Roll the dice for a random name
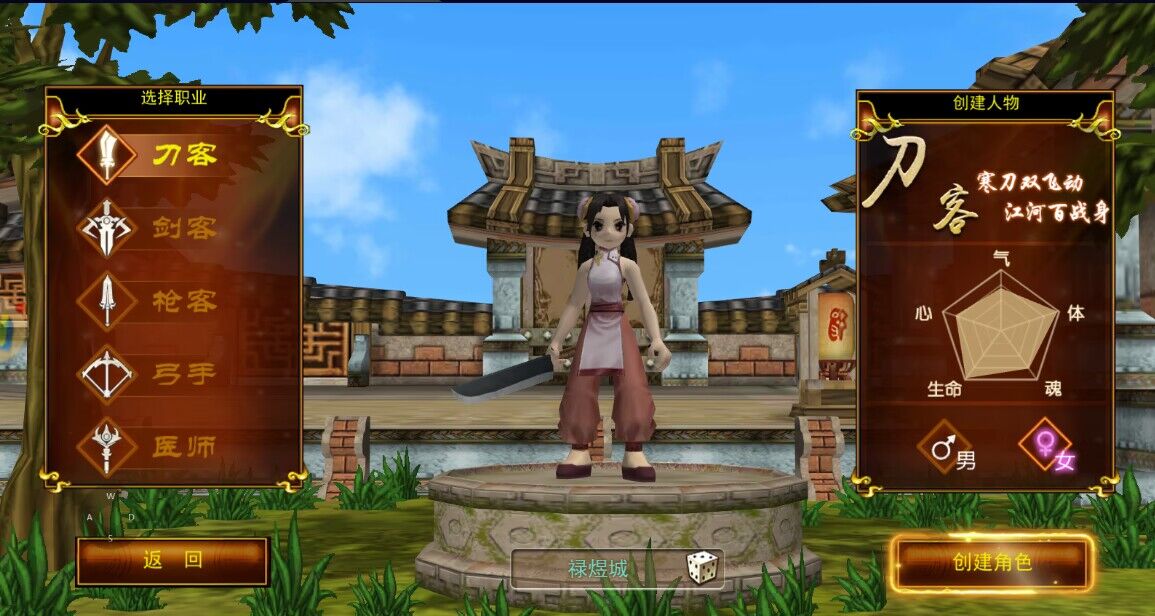 [x=701, y=567]
